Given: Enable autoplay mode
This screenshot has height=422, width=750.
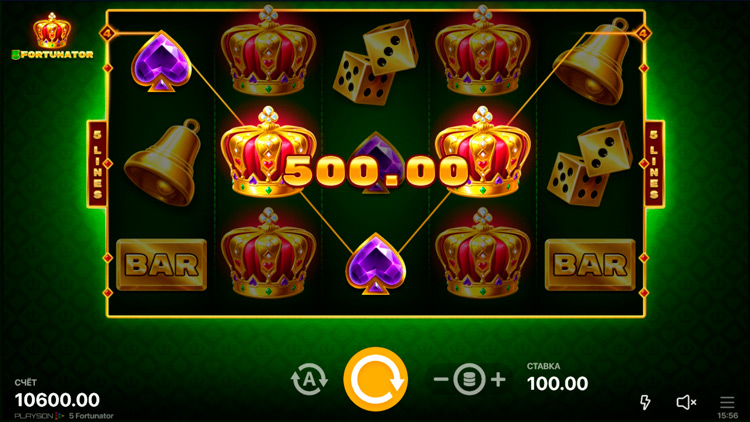Looking at the screenshot, I should 309,380.
